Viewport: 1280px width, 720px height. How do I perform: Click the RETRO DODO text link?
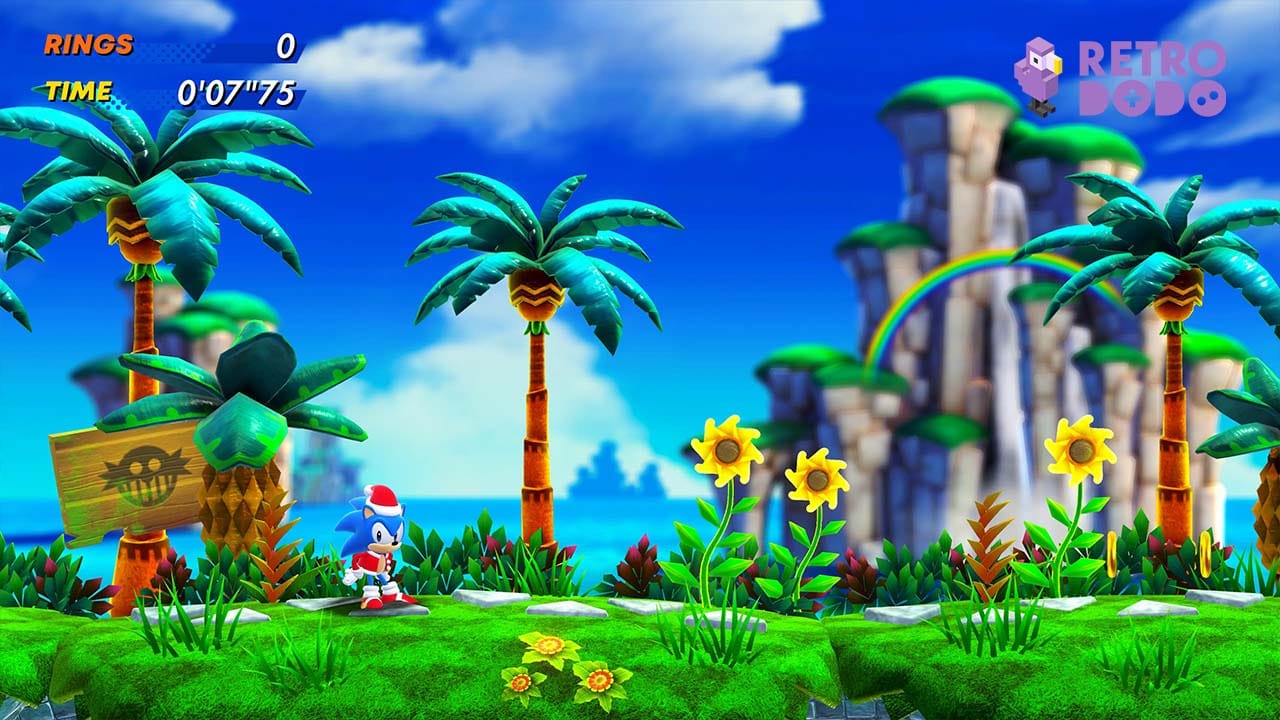[1155, 75]
